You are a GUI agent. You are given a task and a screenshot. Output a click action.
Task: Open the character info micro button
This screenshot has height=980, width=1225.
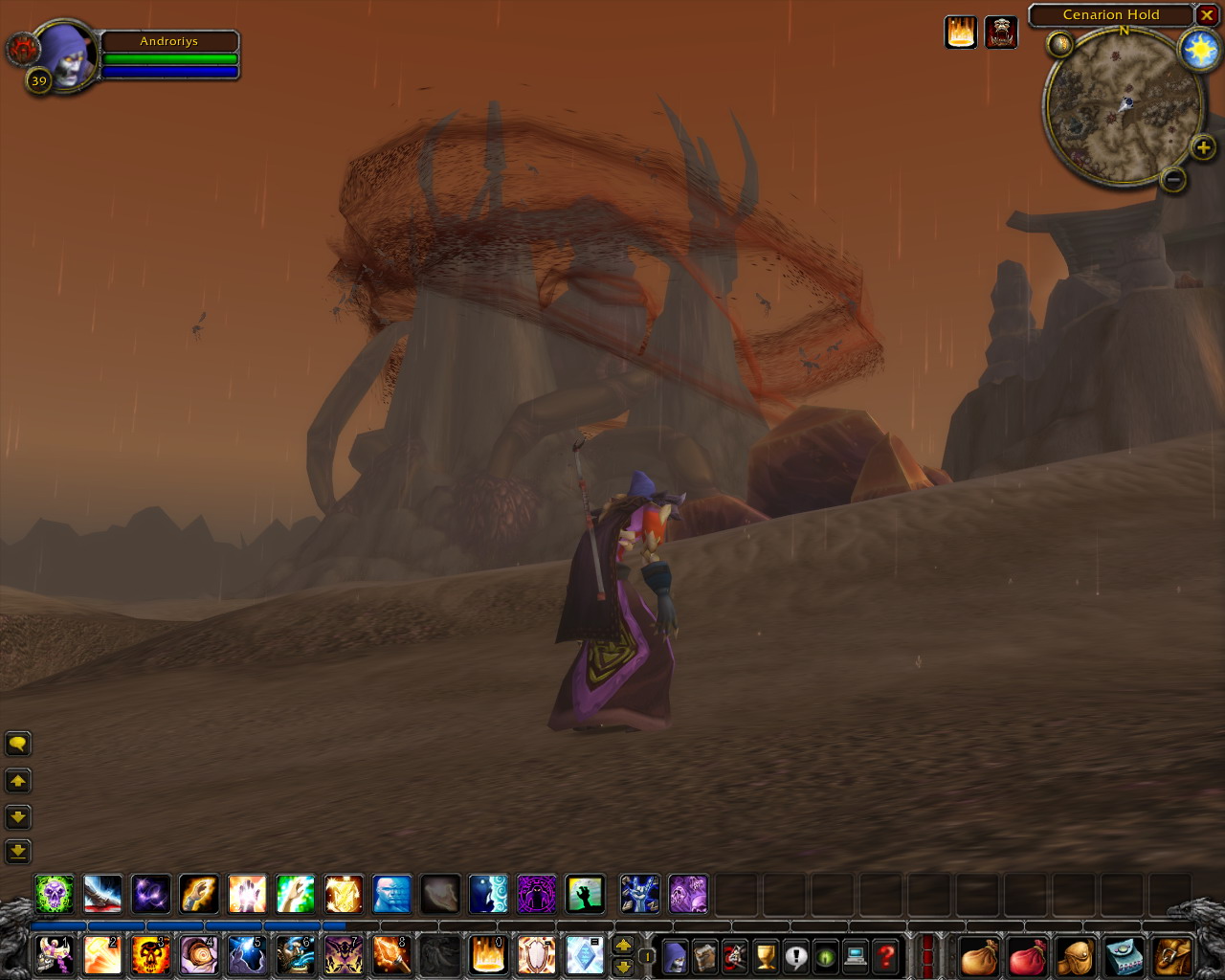[676, 955]
